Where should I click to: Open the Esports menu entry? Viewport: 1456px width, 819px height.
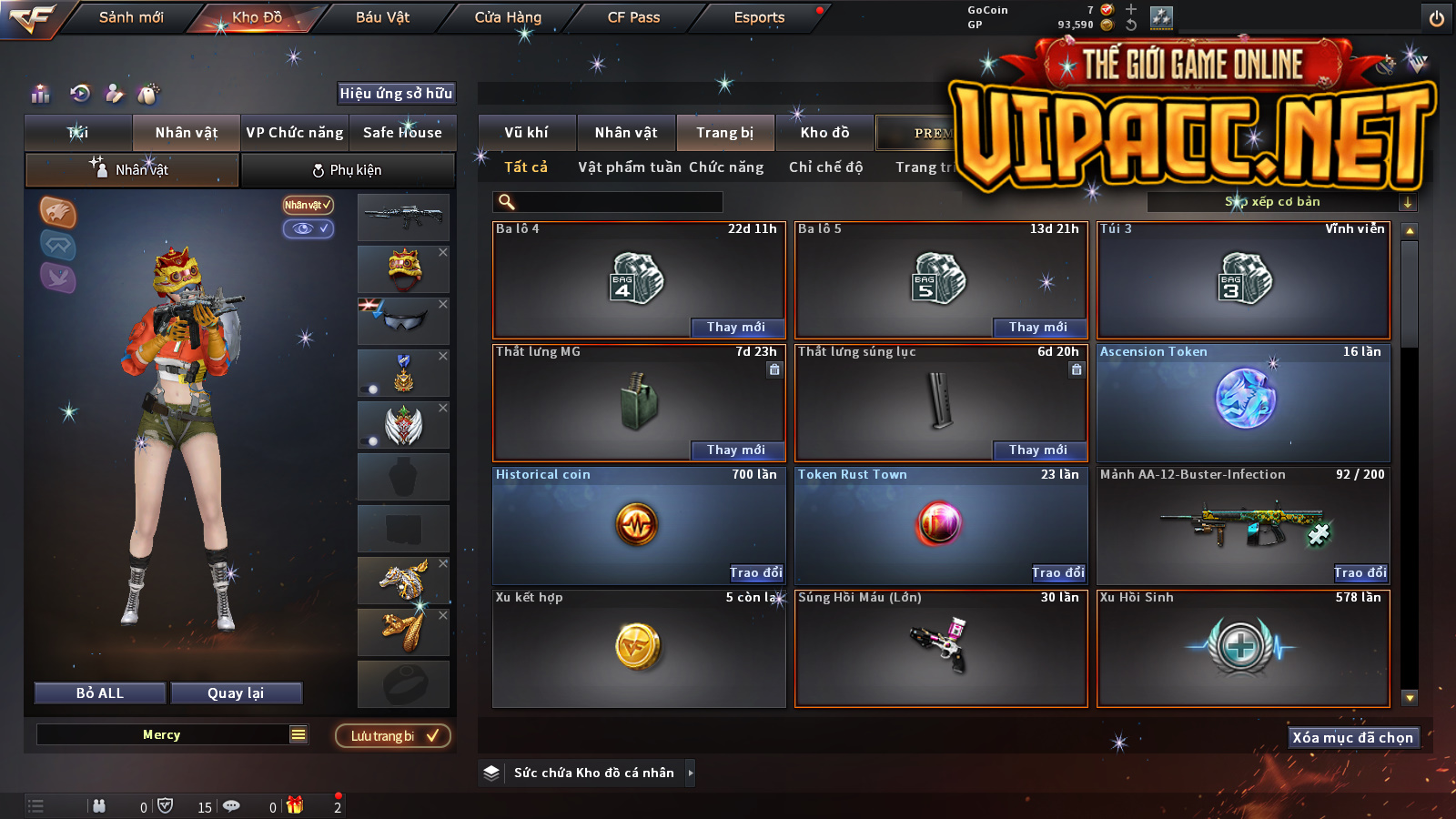coord(759,17)
